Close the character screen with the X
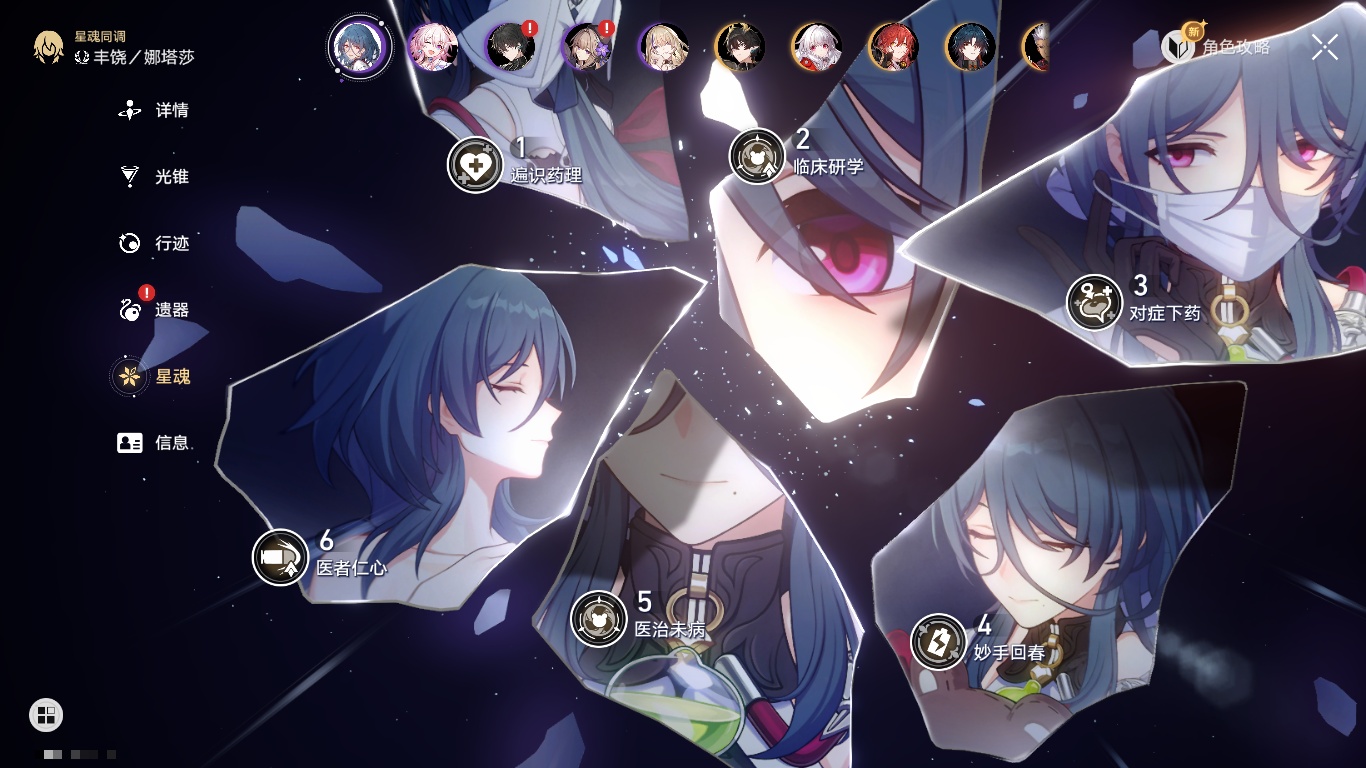The height and width of the screenshot is (768, 1366). point(1325,46)
